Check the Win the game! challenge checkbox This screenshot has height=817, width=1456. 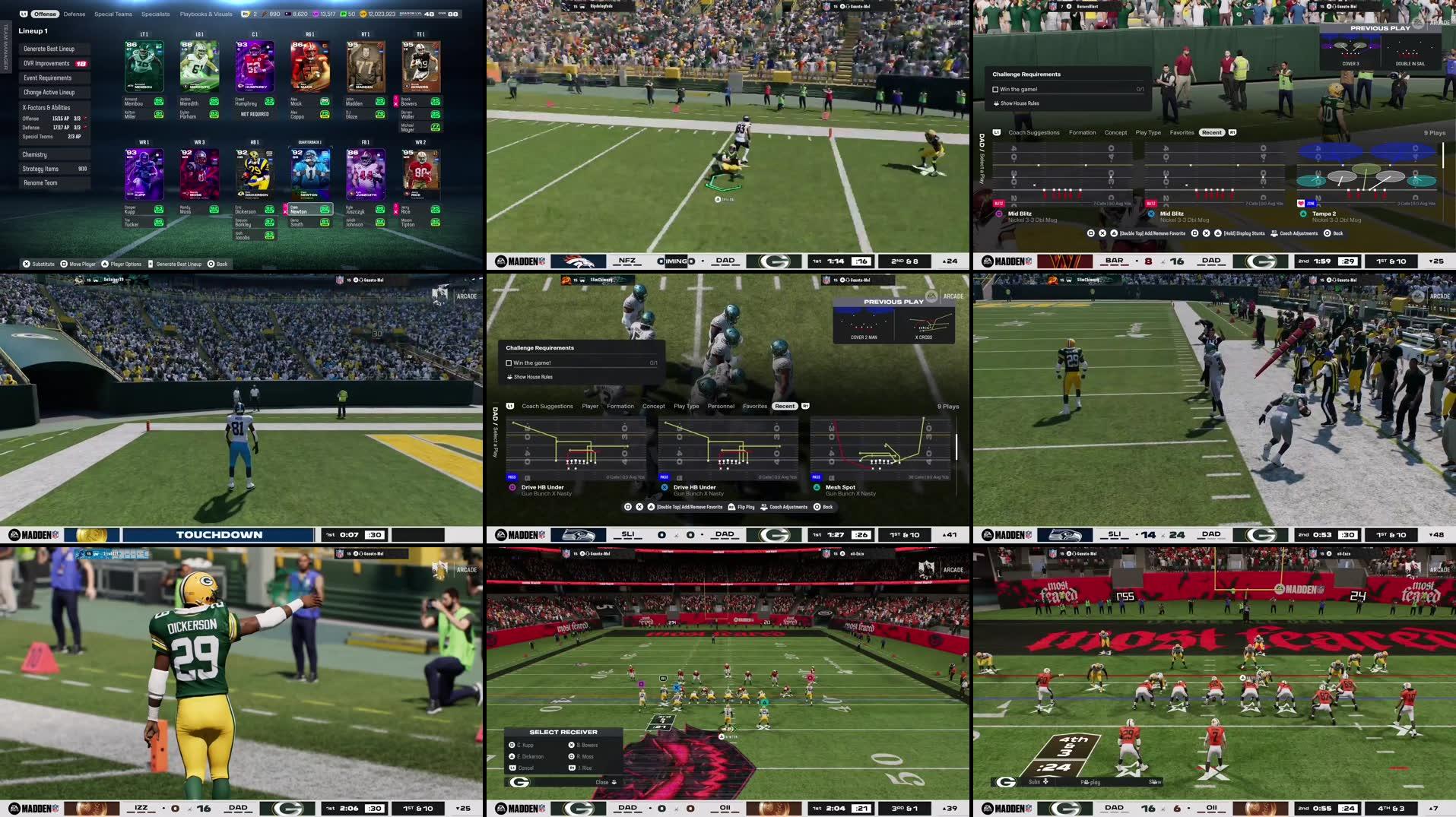coord(508,363)
